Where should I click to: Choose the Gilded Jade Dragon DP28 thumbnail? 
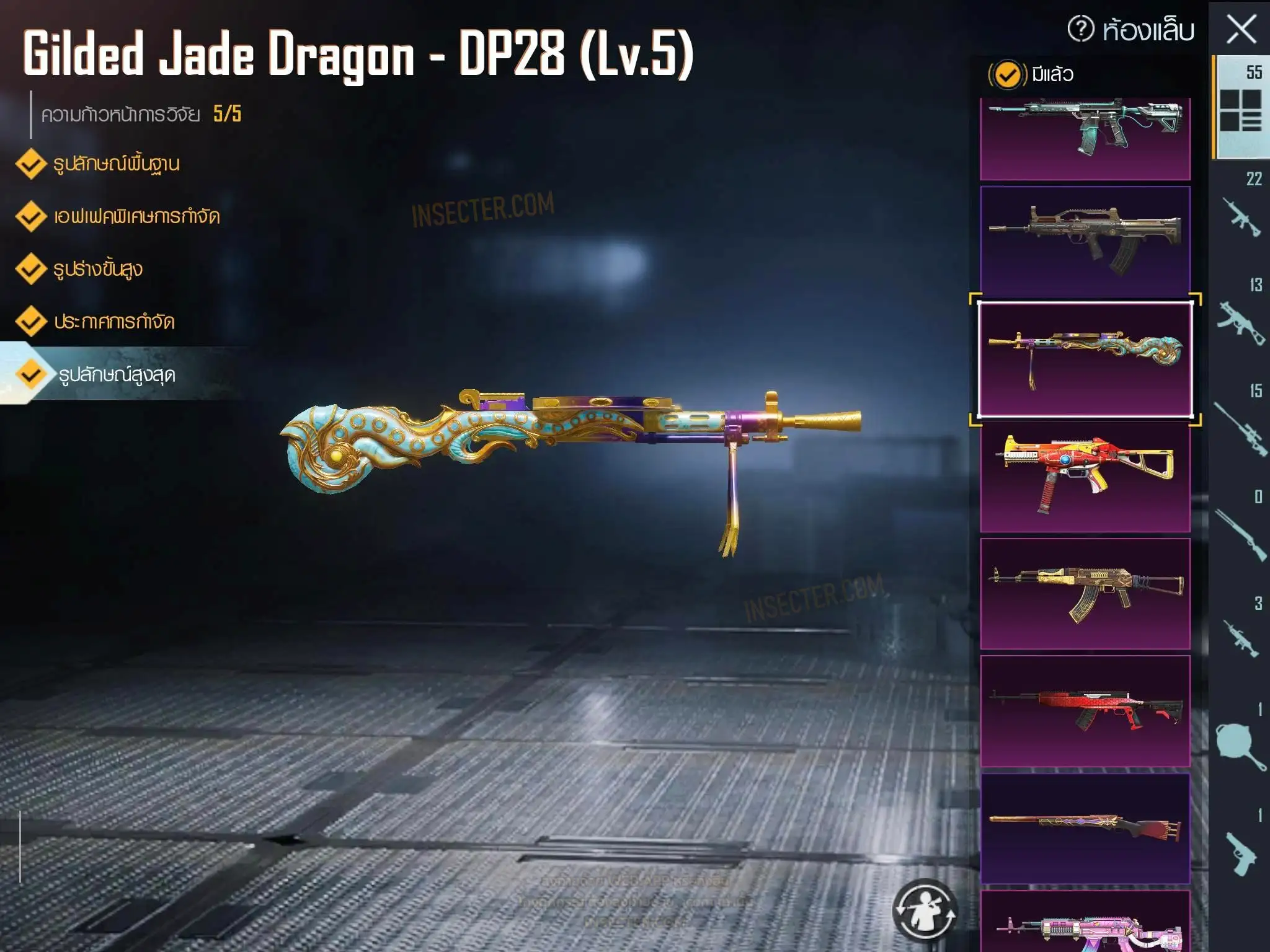click(x=1085, y=359)
